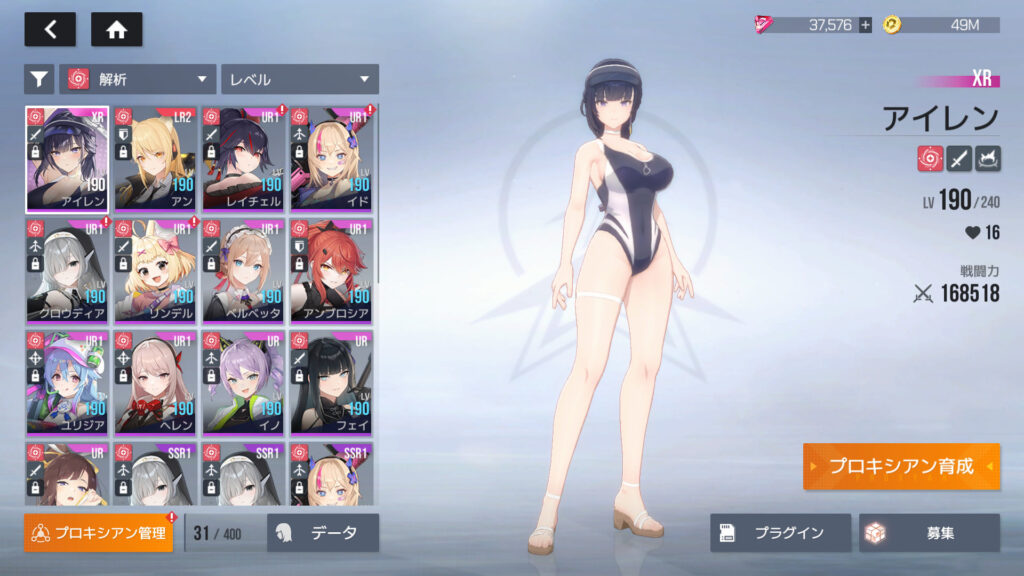The image size is (1024, 576).
Task: Select the ベルベッタ character card
Action: pyautogui.click(x=243, y=270)
